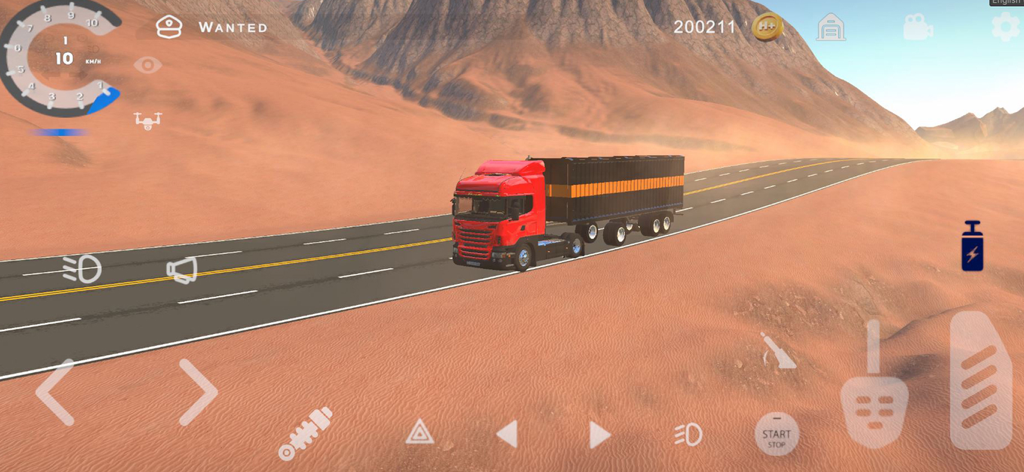The height and width of the screenshot is (472, 1024).
Task: Toggle the high beam headlights on the left
Action: pos(82,268)
